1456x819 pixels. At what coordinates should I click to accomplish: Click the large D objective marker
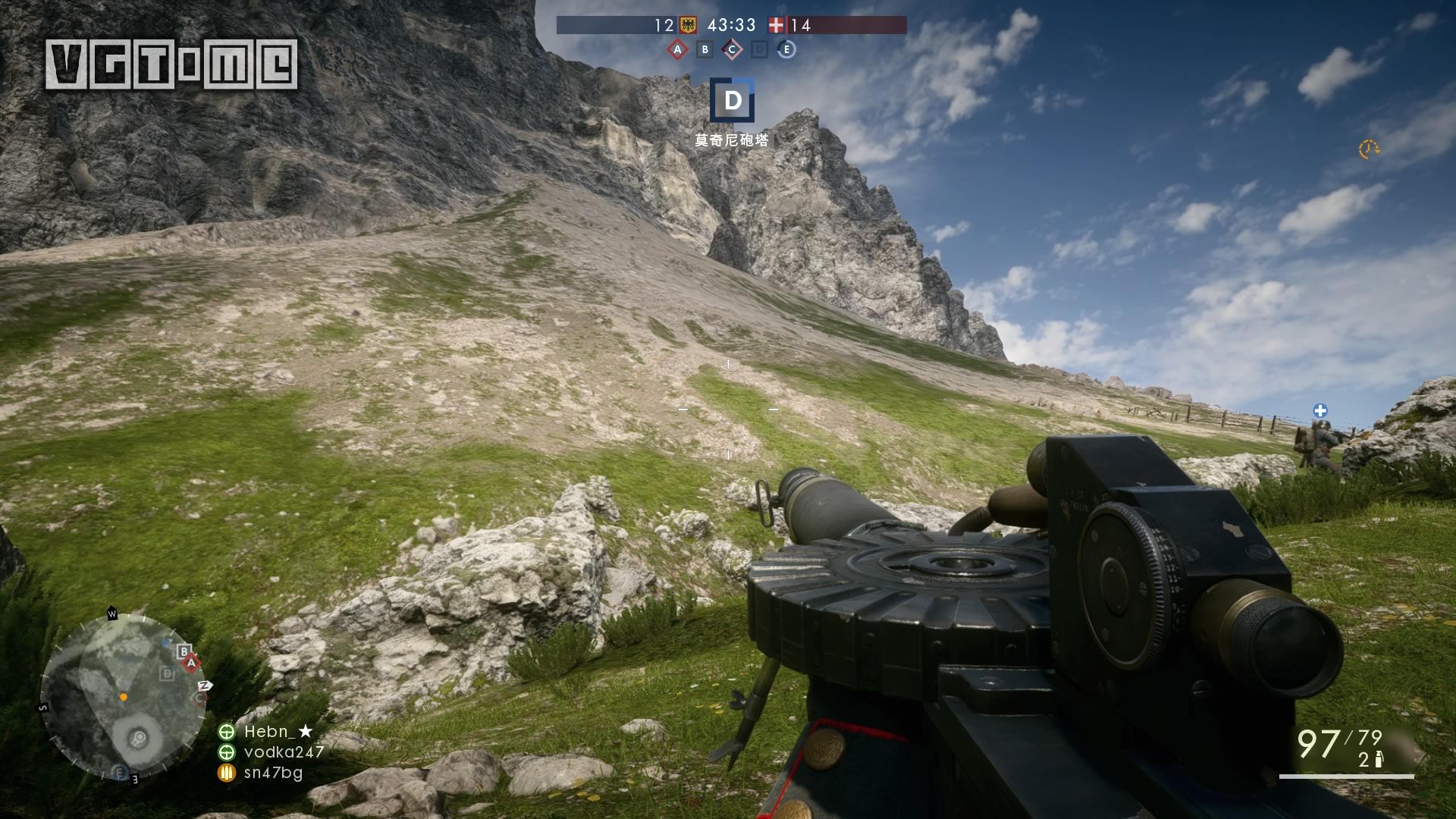tap(732, 100)
